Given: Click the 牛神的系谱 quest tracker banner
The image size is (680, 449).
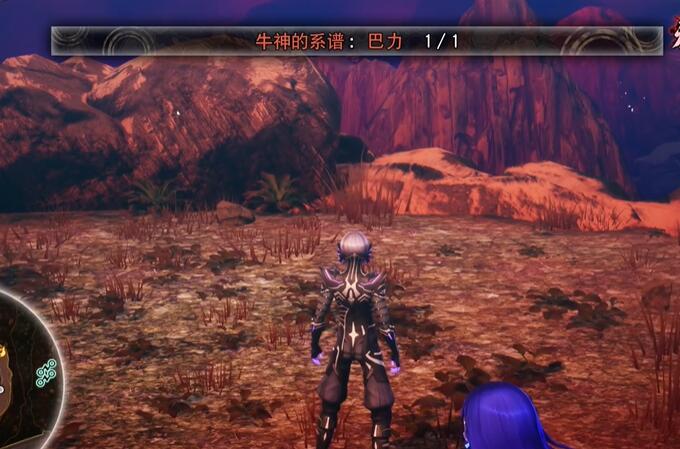Looking at the screenshot, I should pyautogui.click(x=357, y=41).
